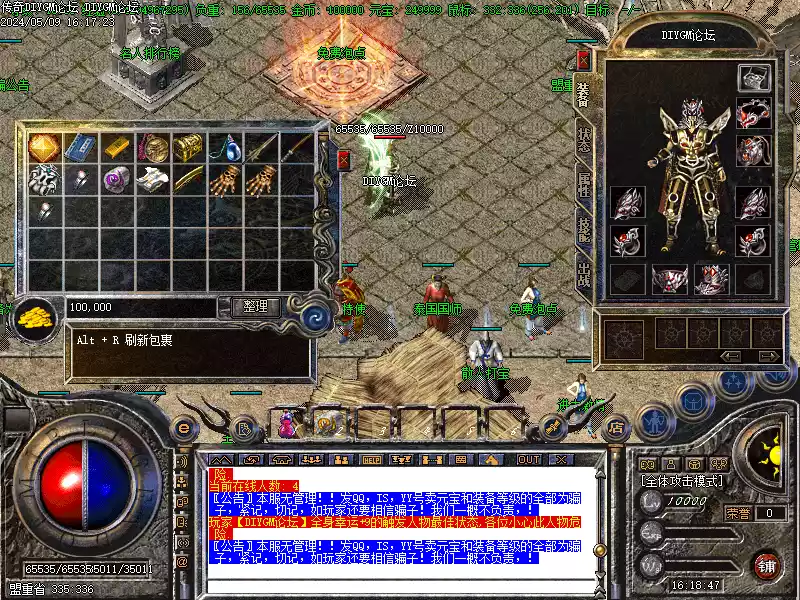Select the orange gem item in bag
Screen dimensions: 800x600
click(x=44, y=148)
